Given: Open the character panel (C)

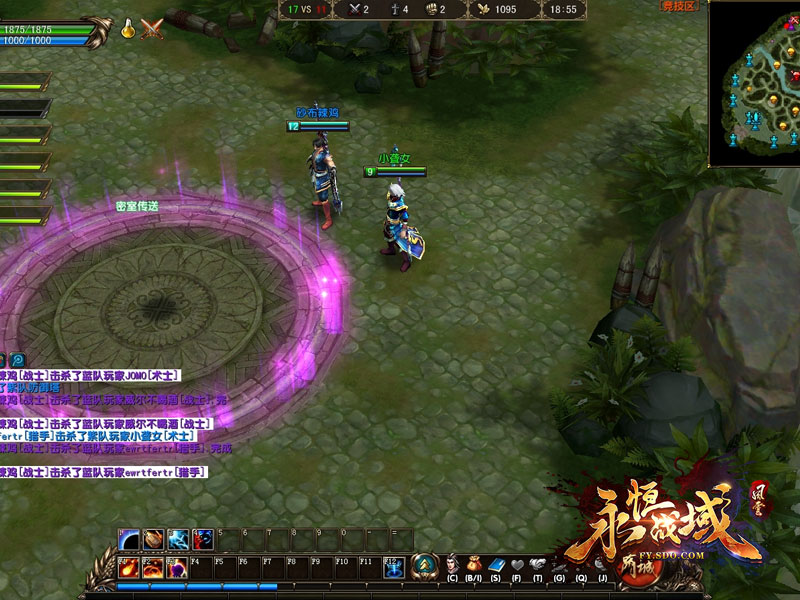Looking at the screenshot, I should point(452,566).
